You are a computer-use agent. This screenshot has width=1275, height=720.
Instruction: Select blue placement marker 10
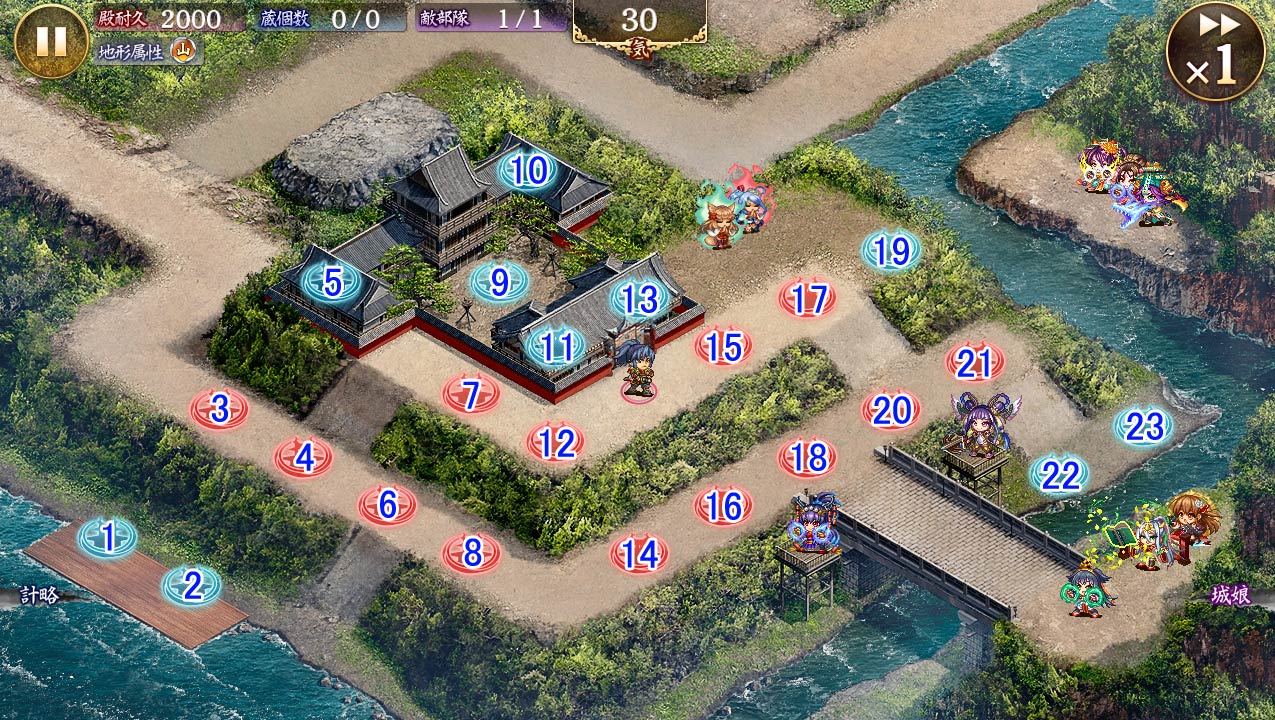point(528,171)
